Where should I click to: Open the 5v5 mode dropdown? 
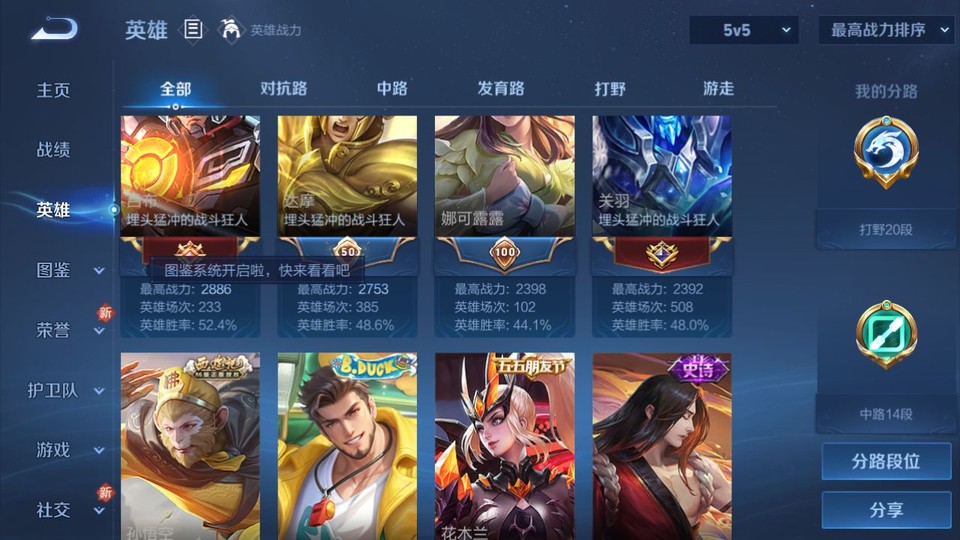click(x=743, y=30)
